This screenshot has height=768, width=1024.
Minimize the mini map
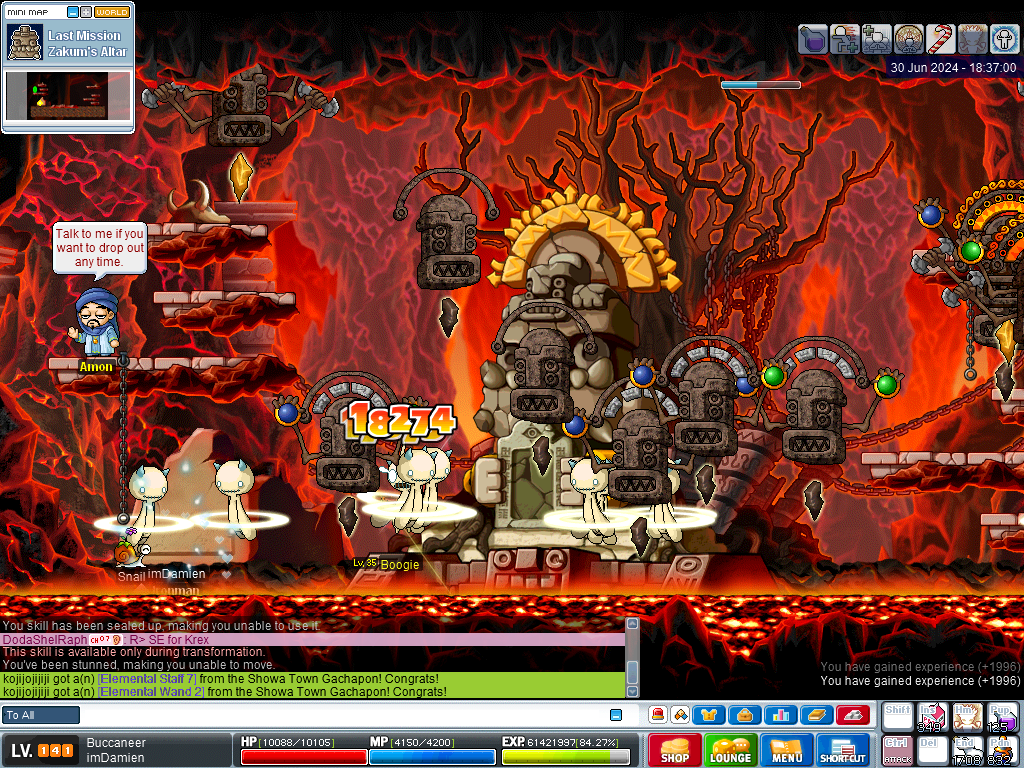pyautogui.click(x=72, y=12)
